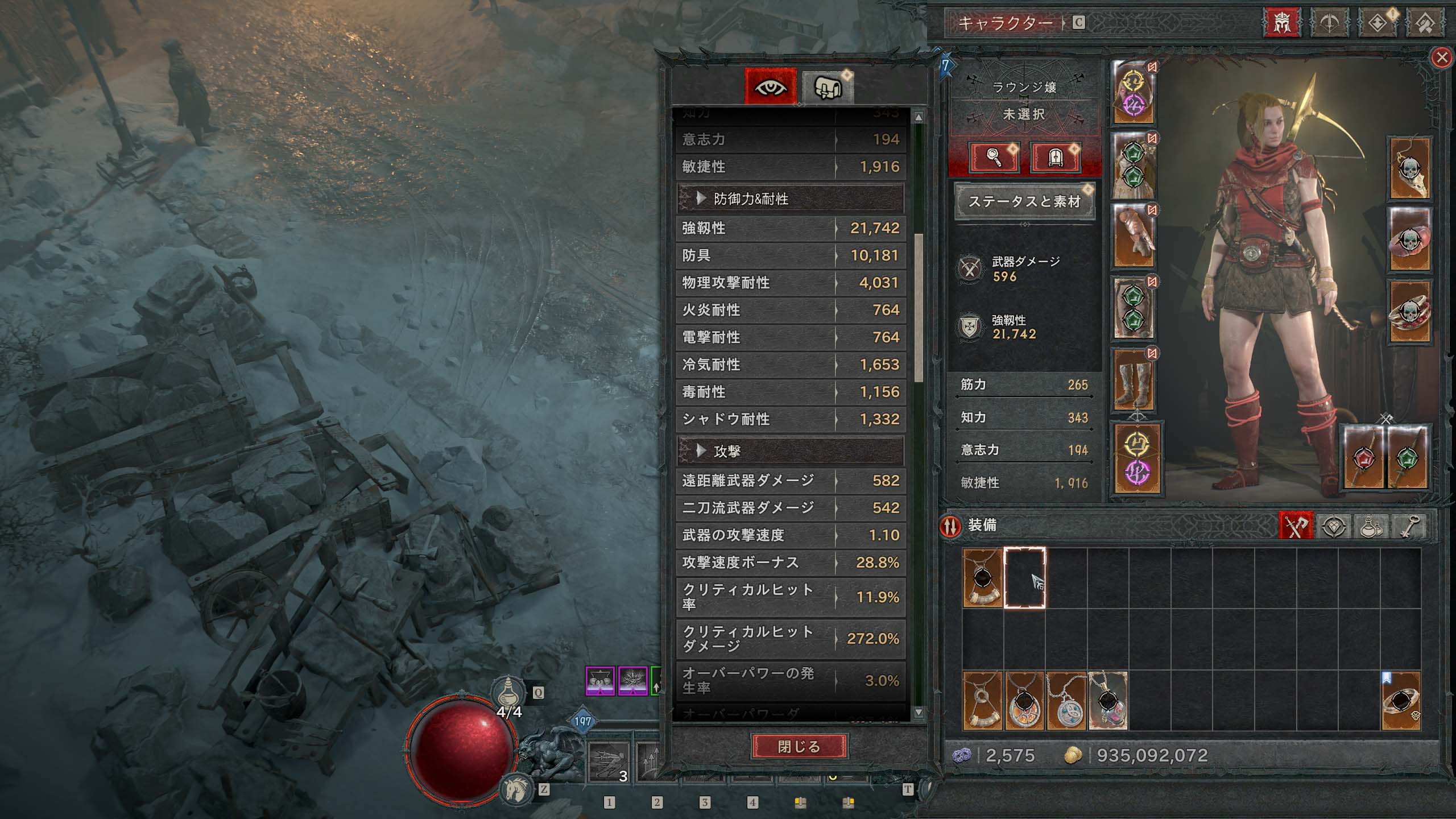Click the health potion flask icon
Viewport: 1456px width, 819px height.
(x=508, y=693)
